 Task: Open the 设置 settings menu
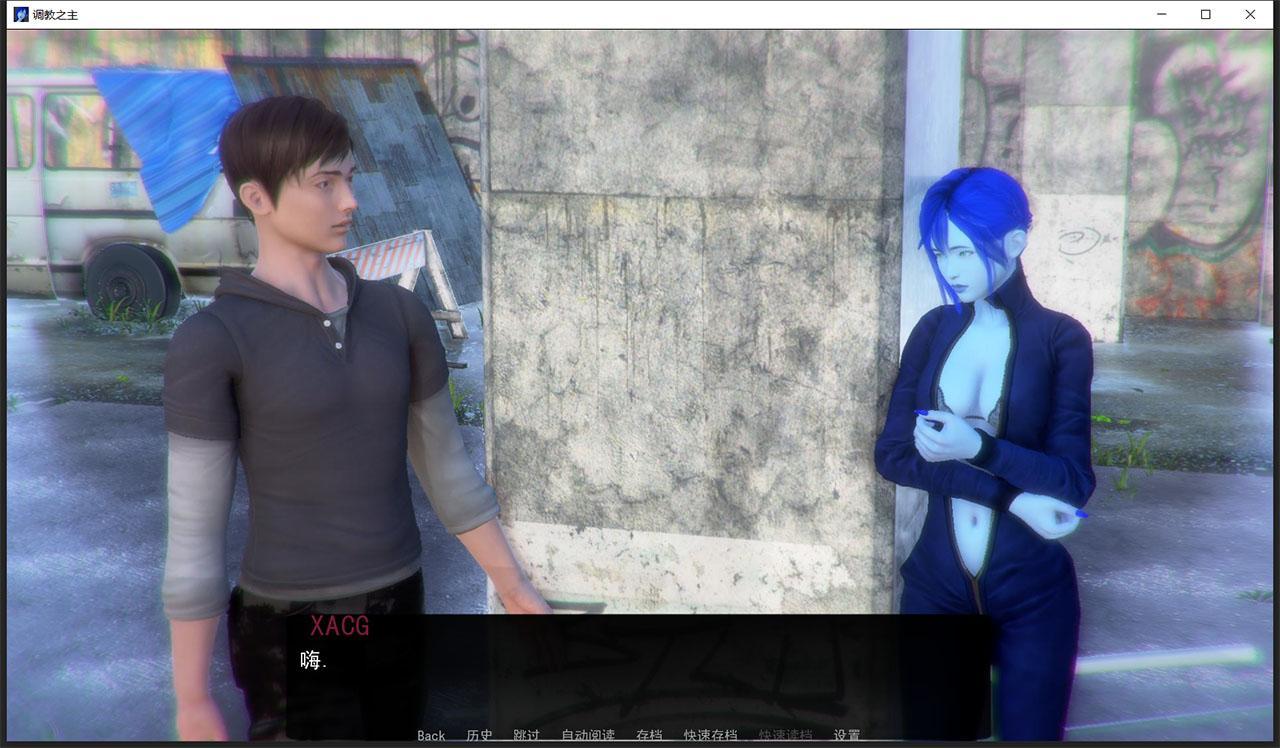845,735
